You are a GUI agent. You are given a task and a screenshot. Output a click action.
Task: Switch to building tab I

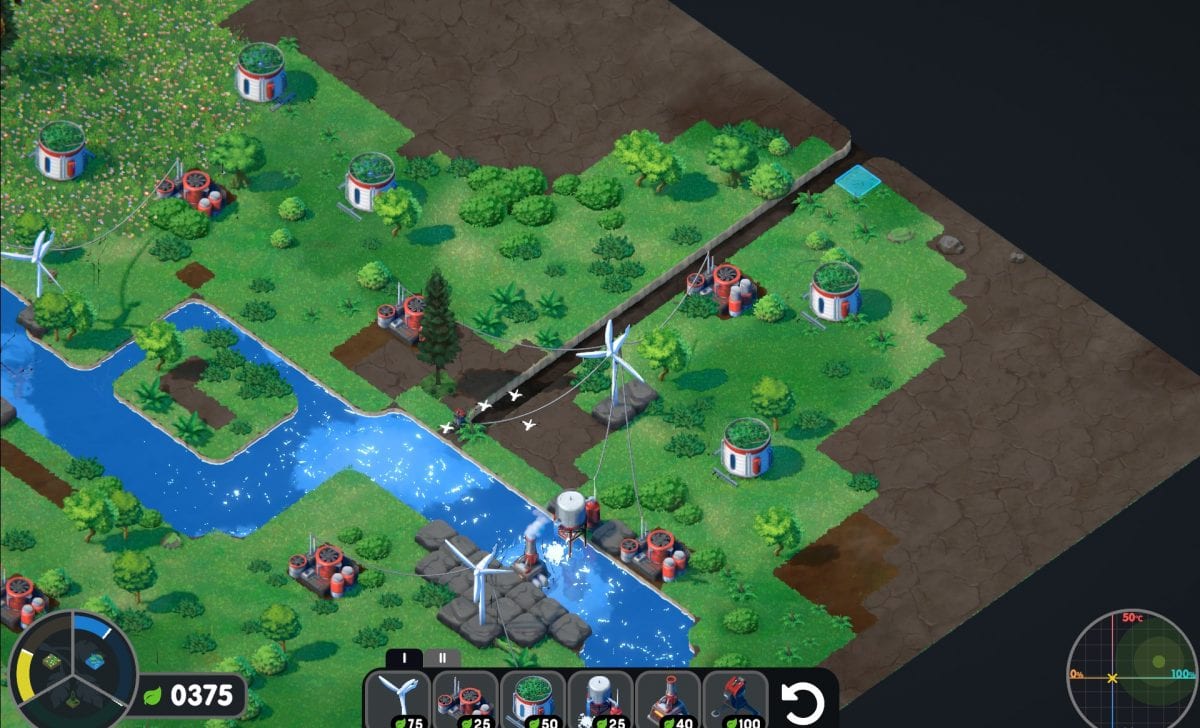(405, 658)
